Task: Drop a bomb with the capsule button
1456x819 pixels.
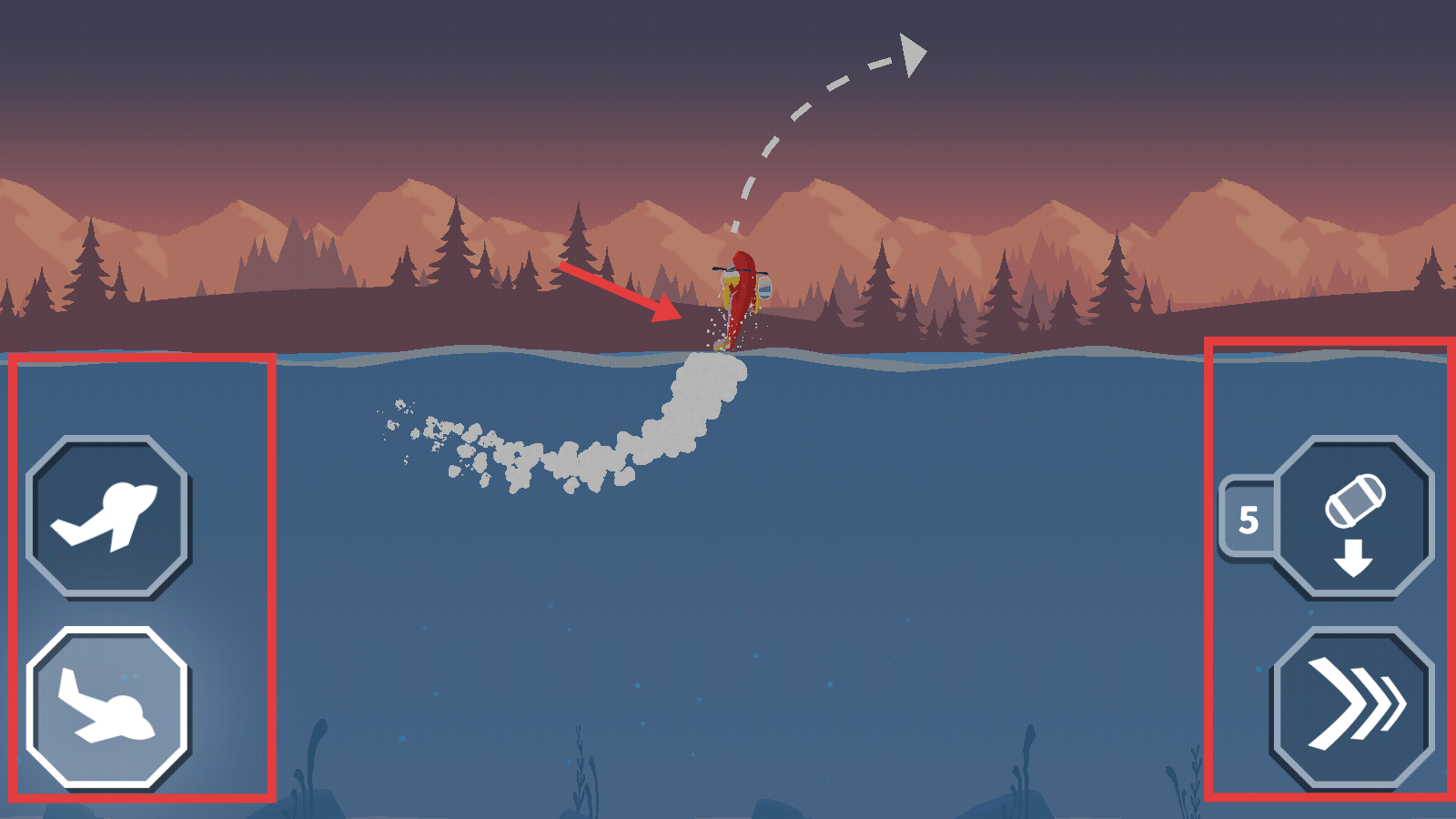Action: coord(1353,517)
